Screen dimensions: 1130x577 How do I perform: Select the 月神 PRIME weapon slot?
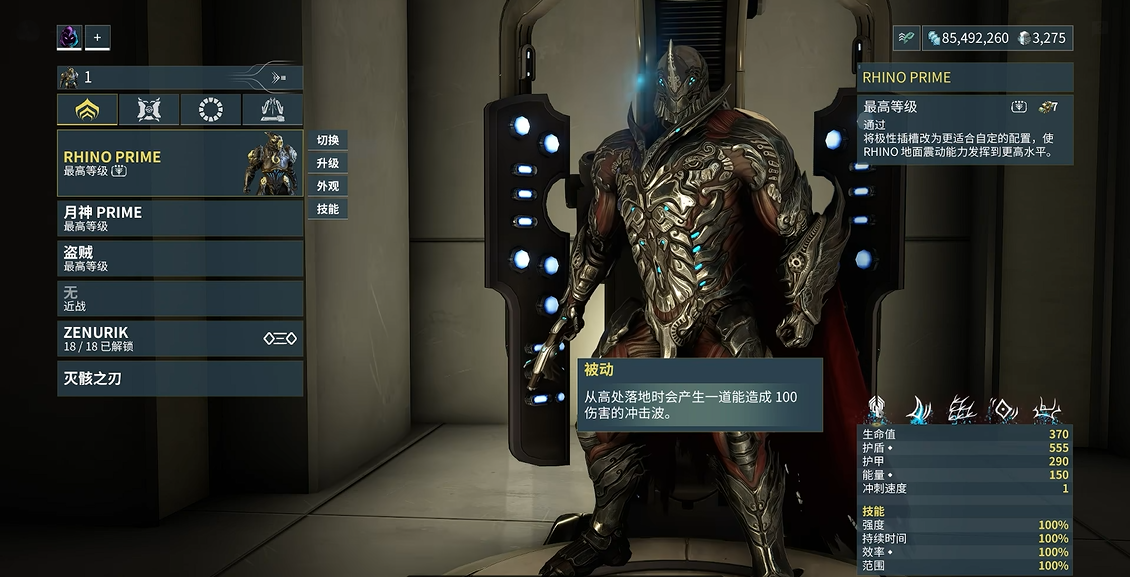click(180, 218)
